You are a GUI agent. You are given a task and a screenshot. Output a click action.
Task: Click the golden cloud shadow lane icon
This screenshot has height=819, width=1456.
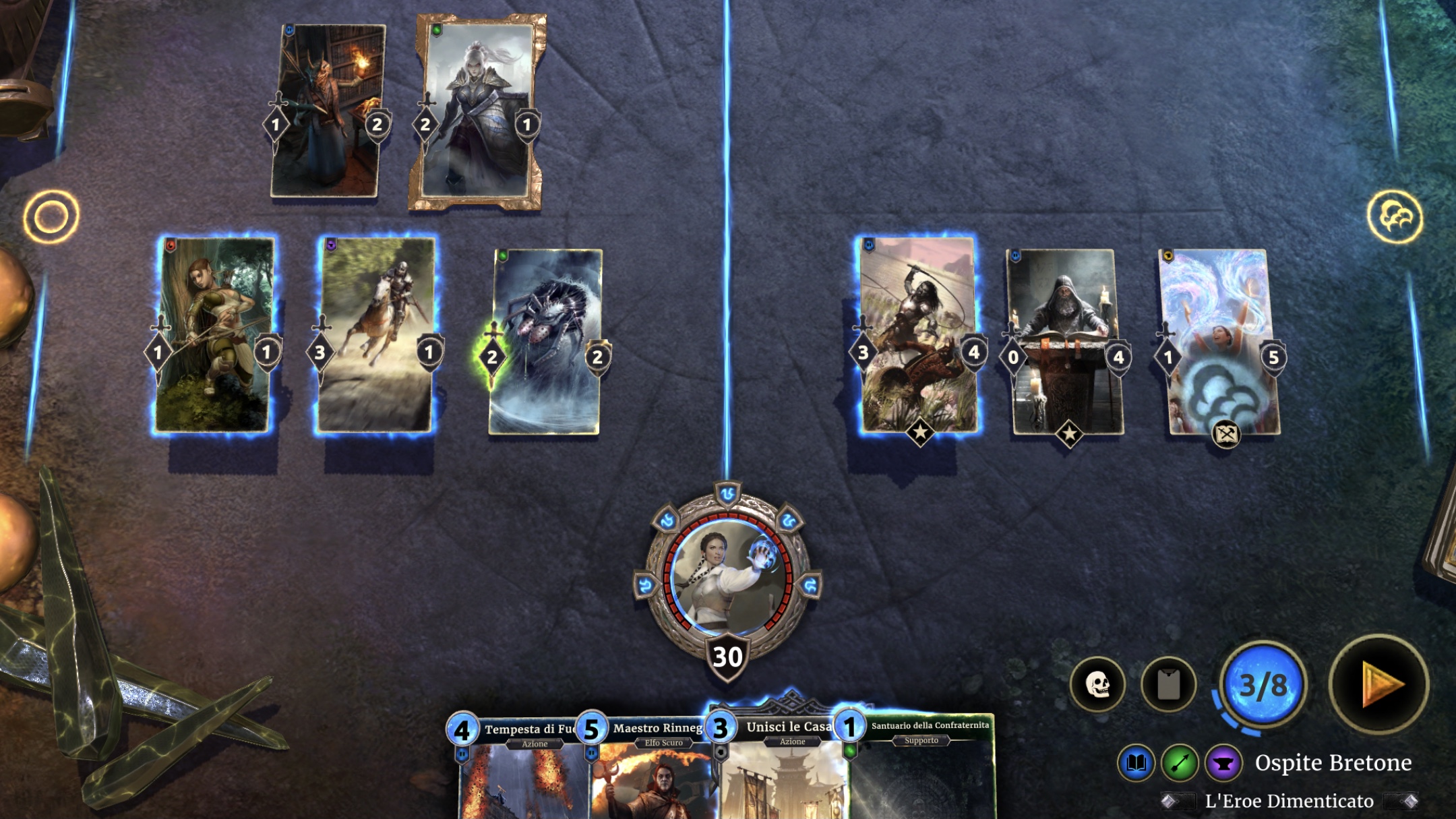tap(1395, 217)
